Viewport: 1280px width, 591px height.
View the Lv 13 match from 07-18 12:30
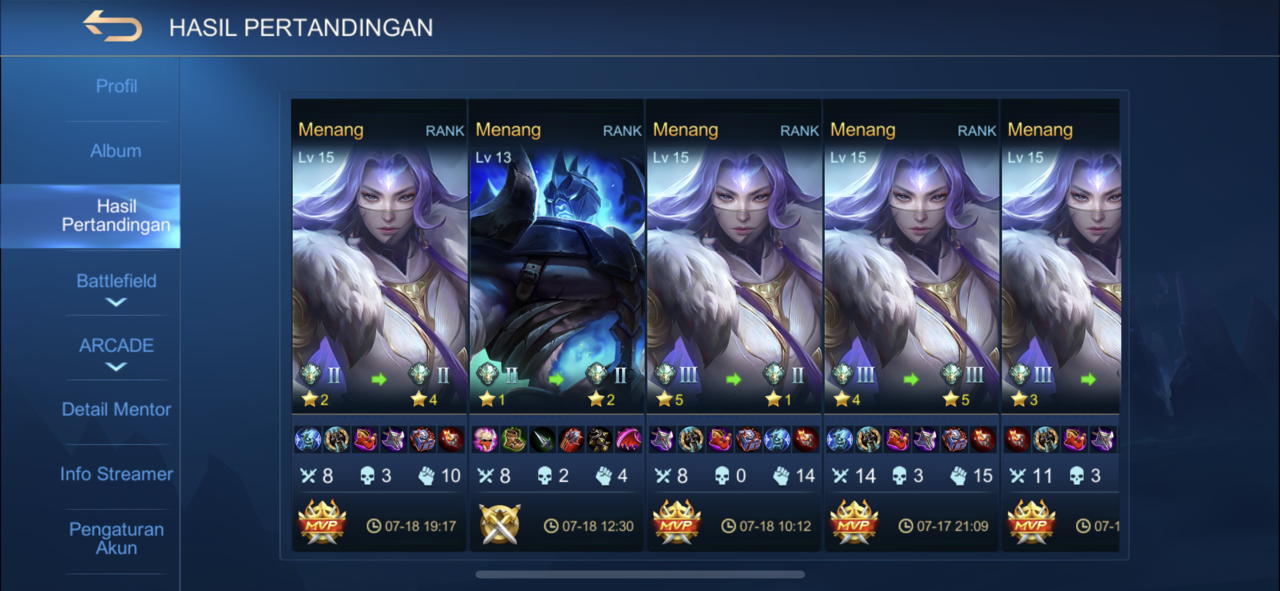coord(556,300)
